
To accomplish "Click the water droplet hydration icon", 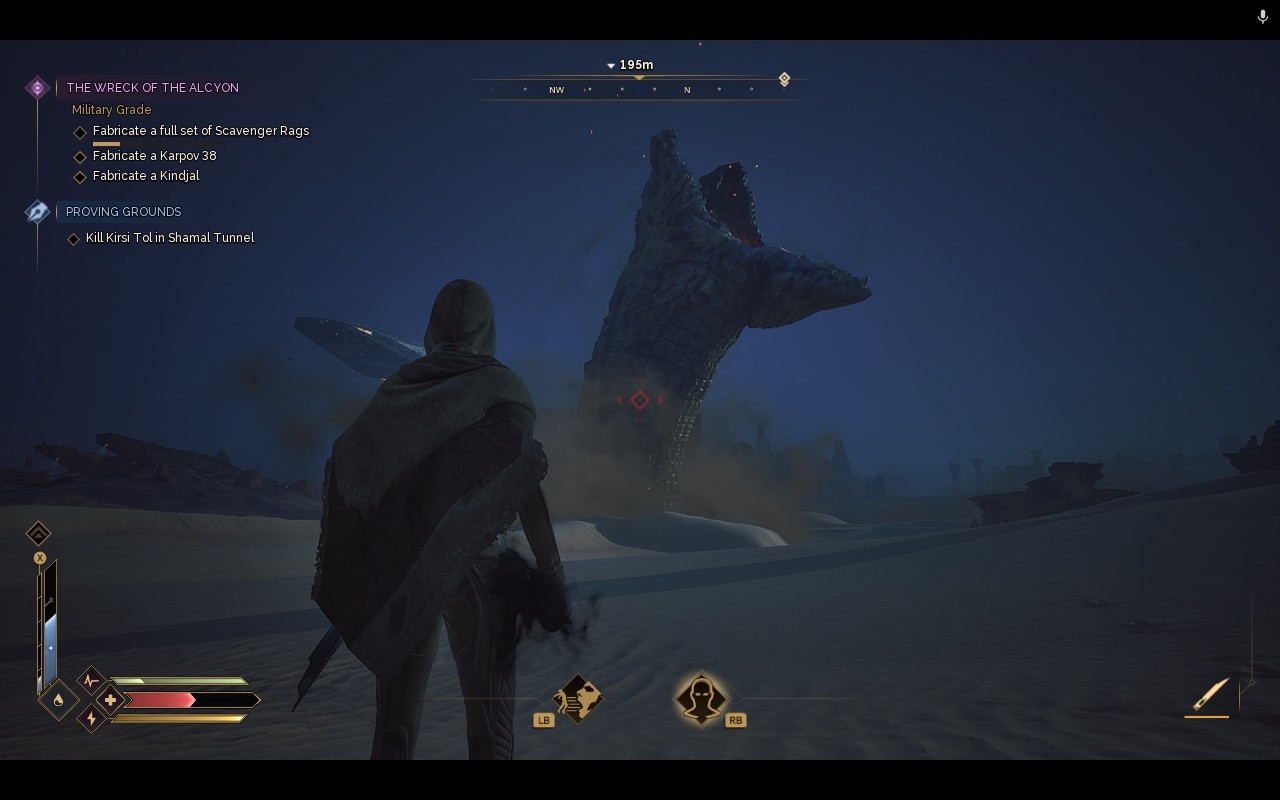I will (58, 700).
